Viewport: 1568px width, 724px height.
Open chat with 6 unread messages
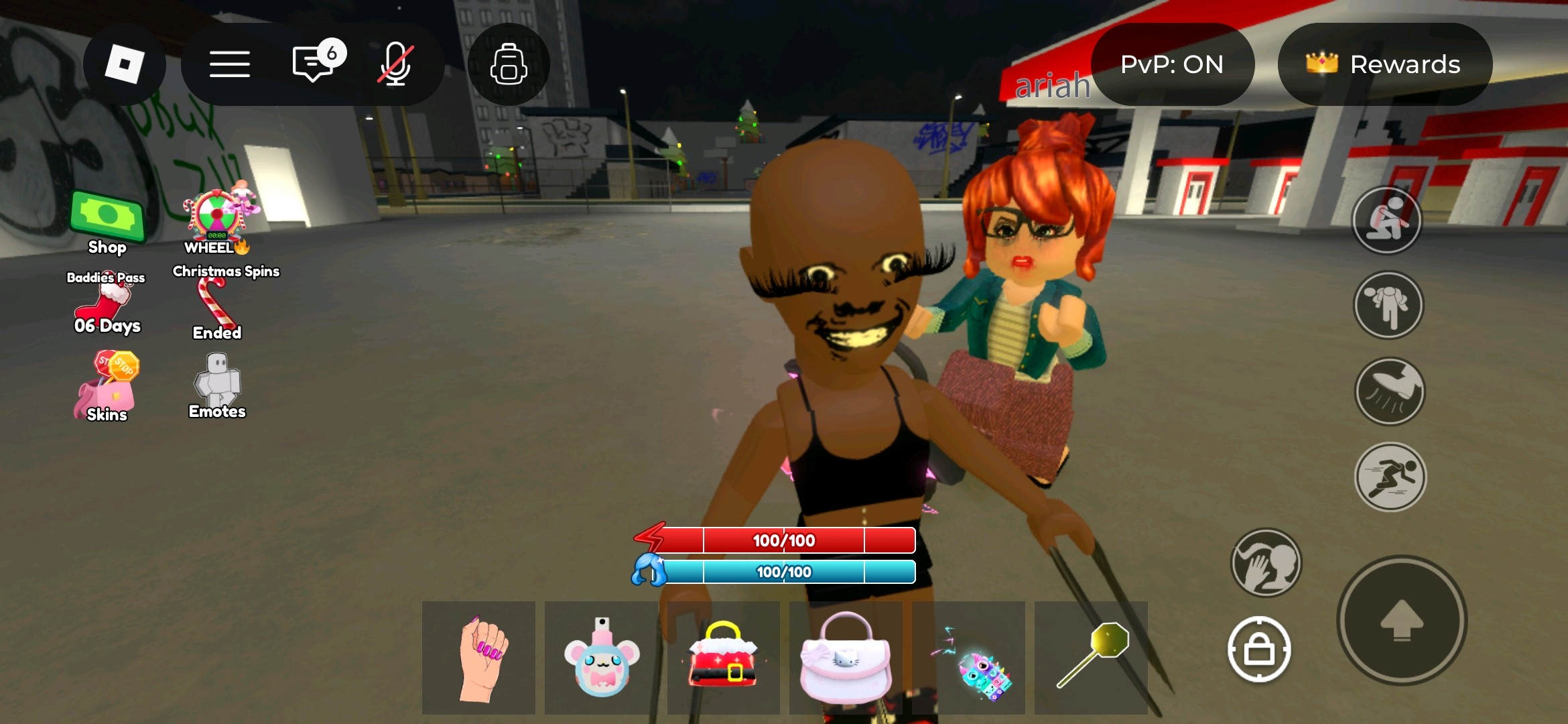click(x=314, y=64)
